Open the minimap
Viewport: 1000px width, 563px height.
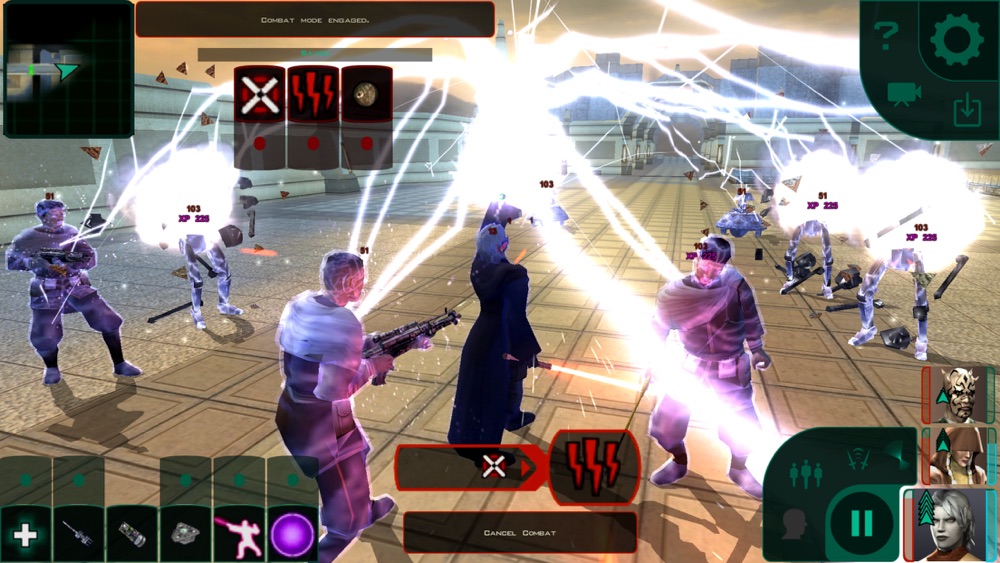pos(68,70)
